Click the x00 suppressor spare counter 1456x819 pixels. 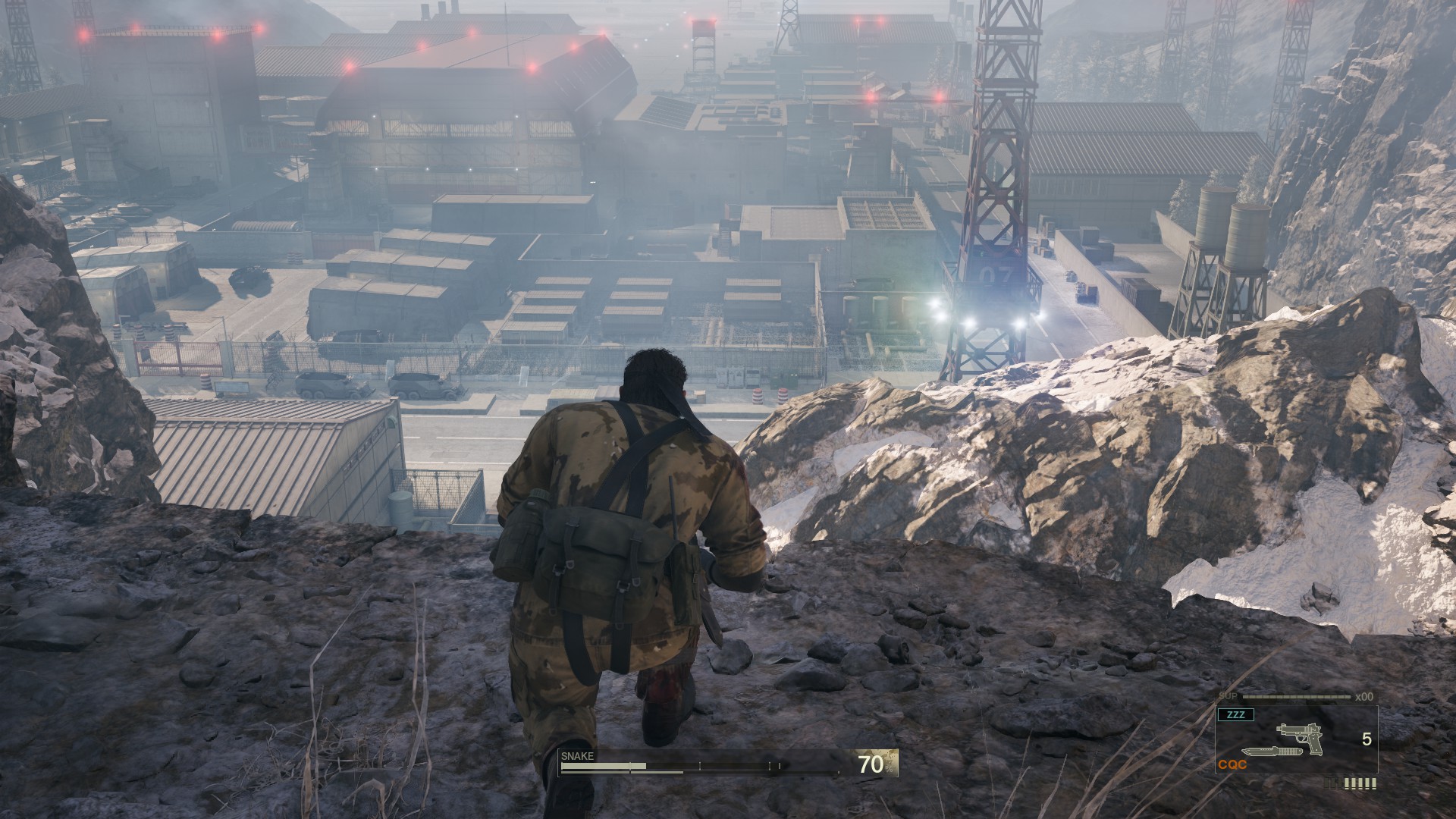click(x=1364, y=696)
